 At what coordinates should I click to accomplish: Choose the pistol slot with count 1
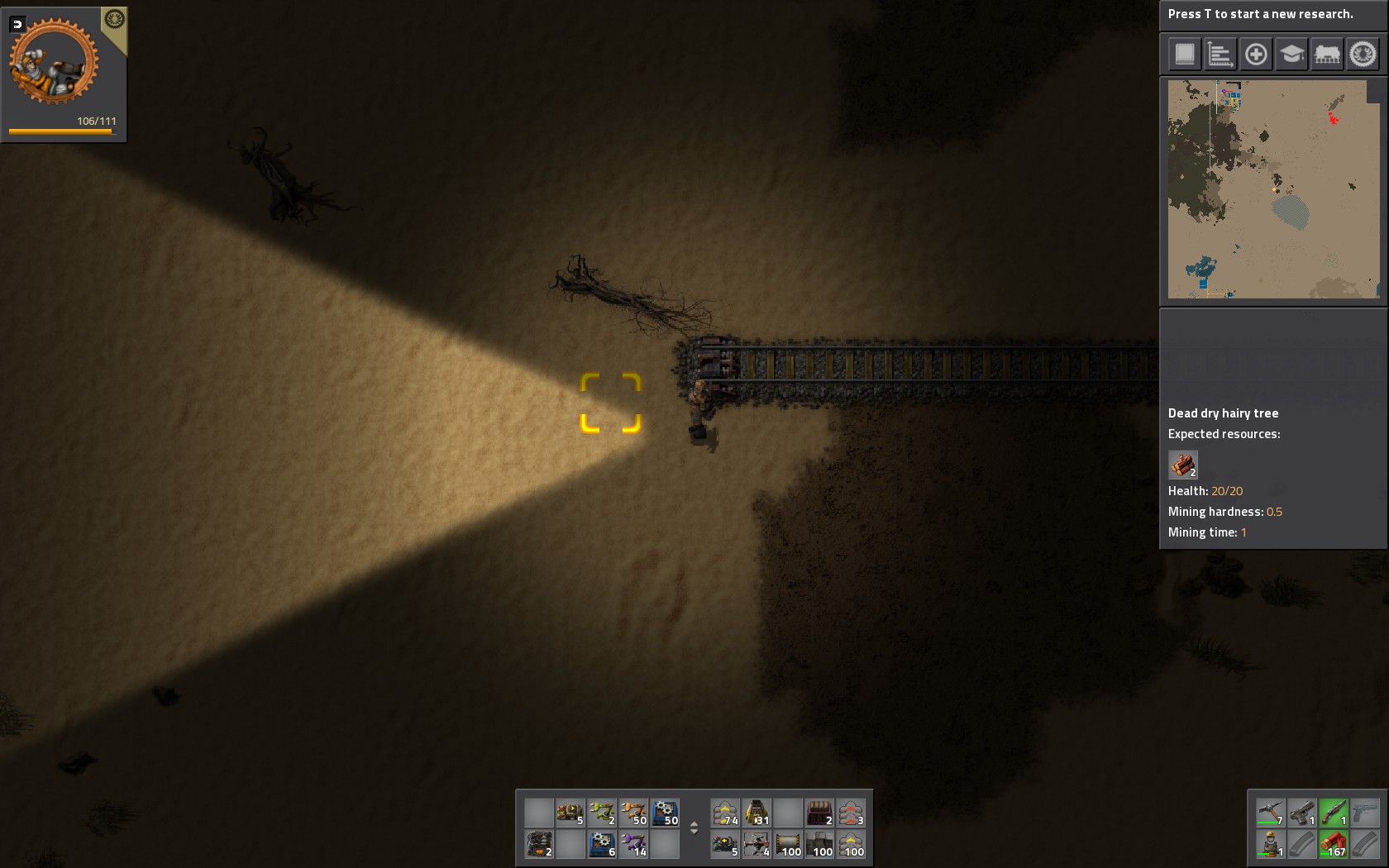point(1301,813)
